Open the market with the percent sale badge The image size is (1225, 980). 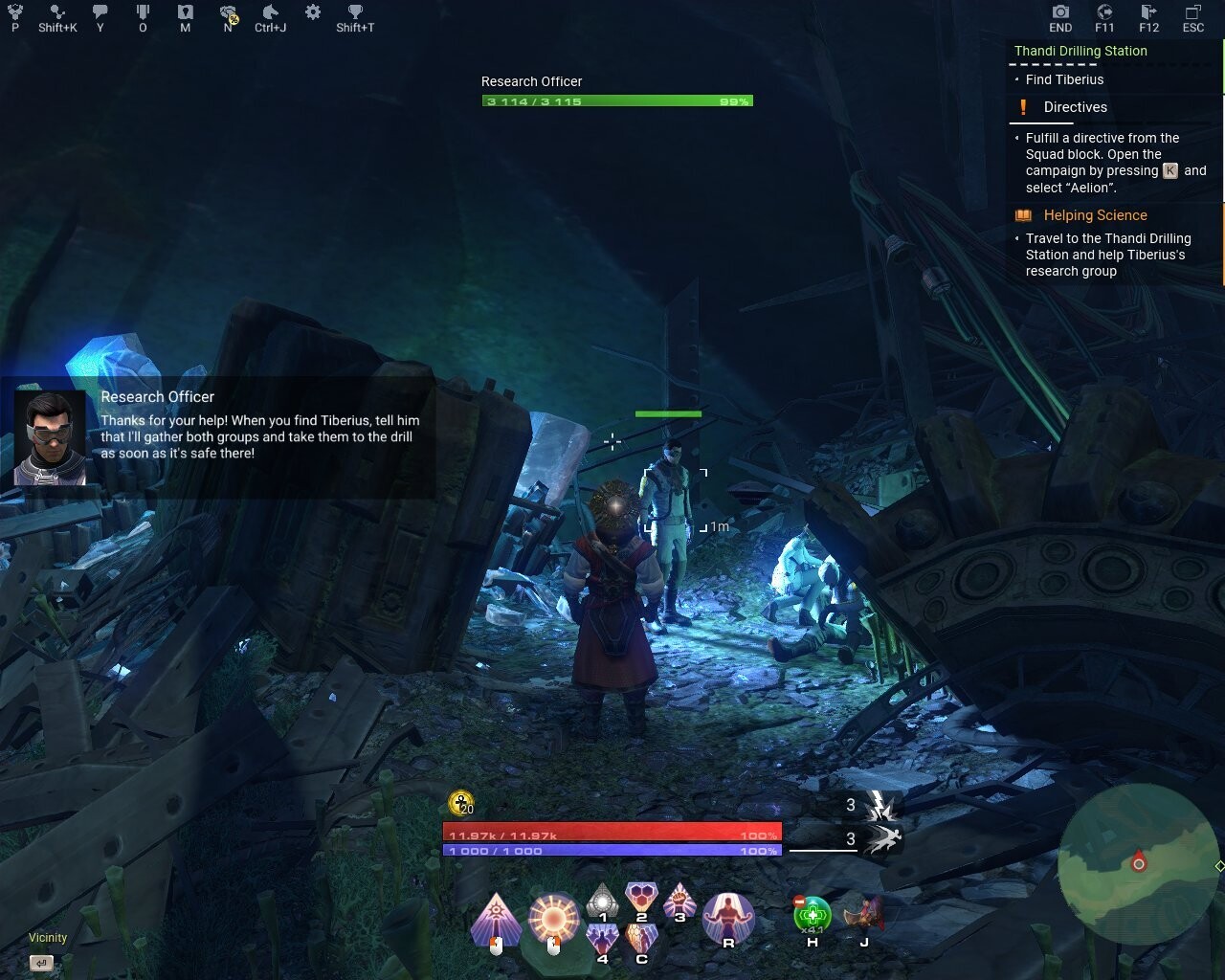[x=228, y=12]
